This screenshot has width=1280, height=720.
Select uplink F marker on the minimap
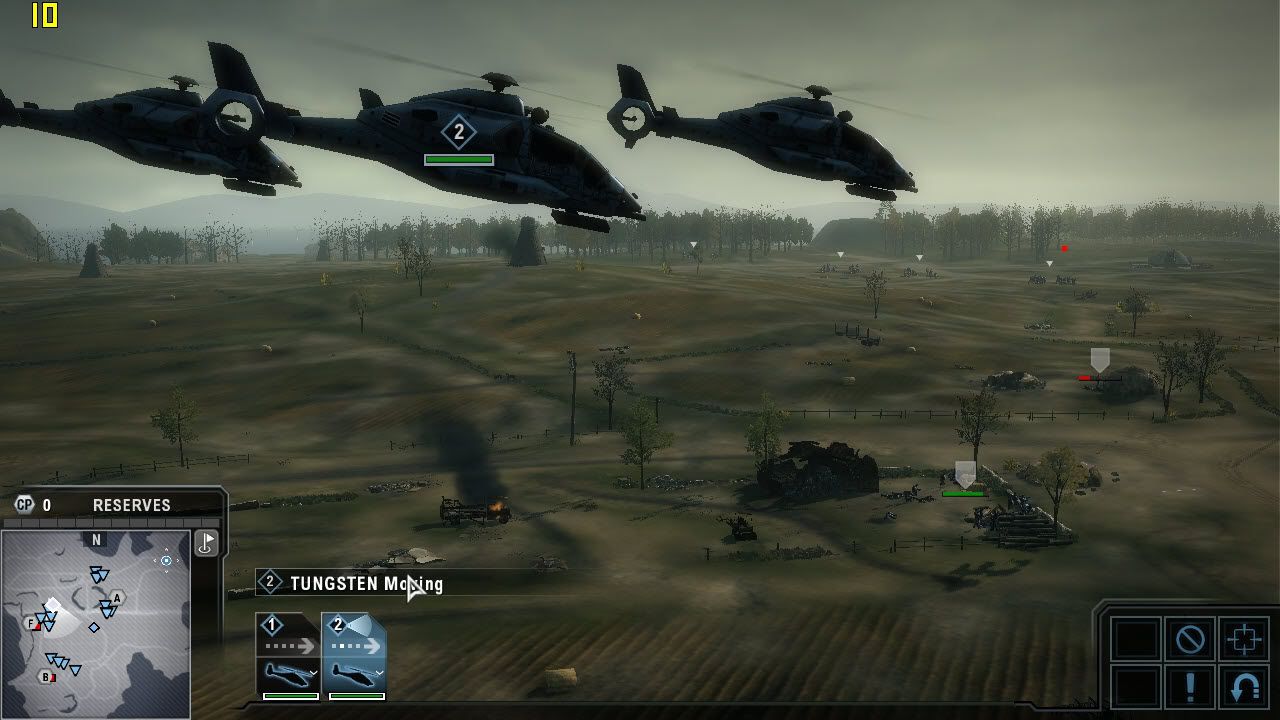33,624
